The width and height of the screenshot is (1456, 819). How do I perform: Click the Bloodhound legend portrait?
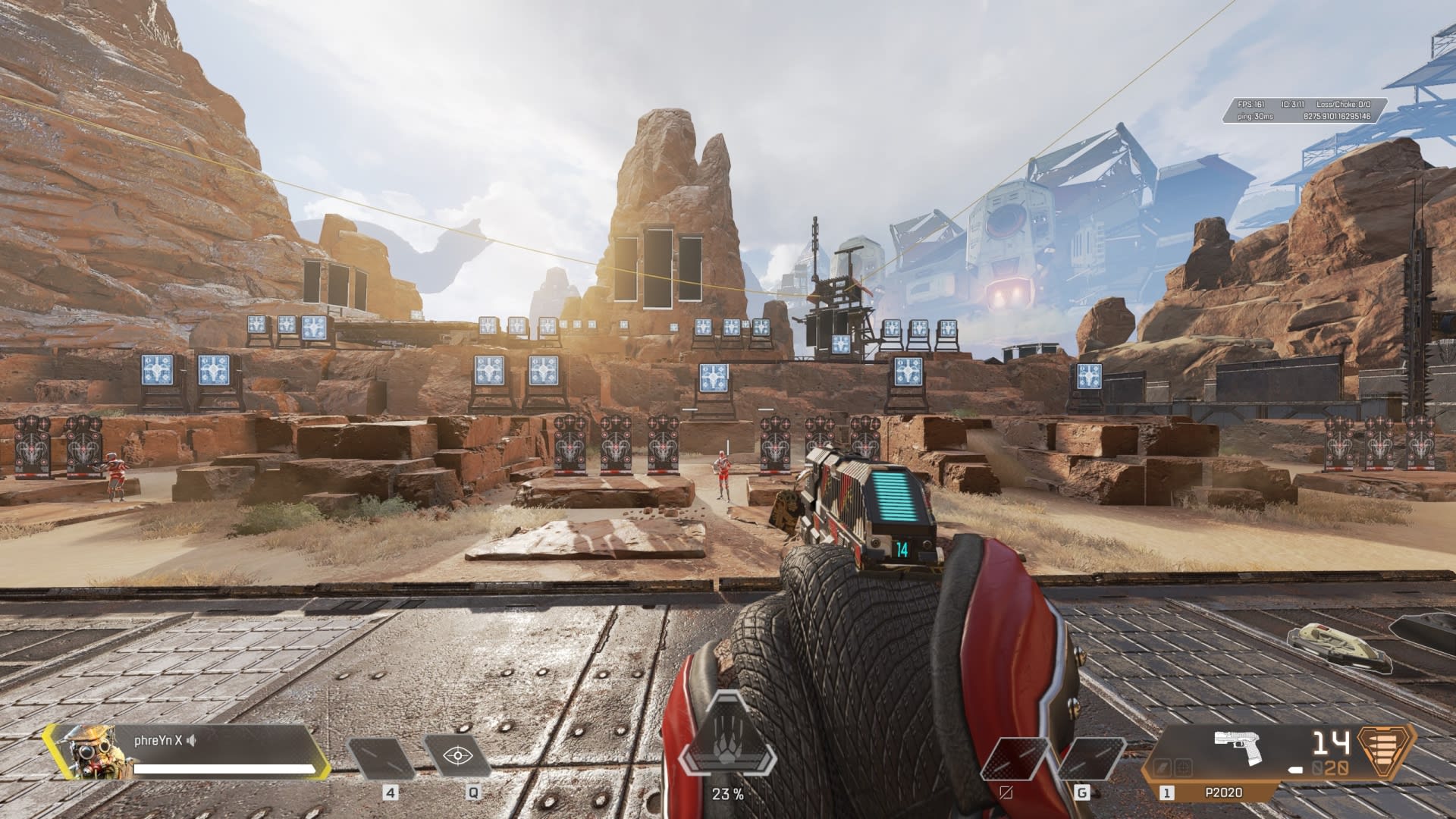click(80, 752)
